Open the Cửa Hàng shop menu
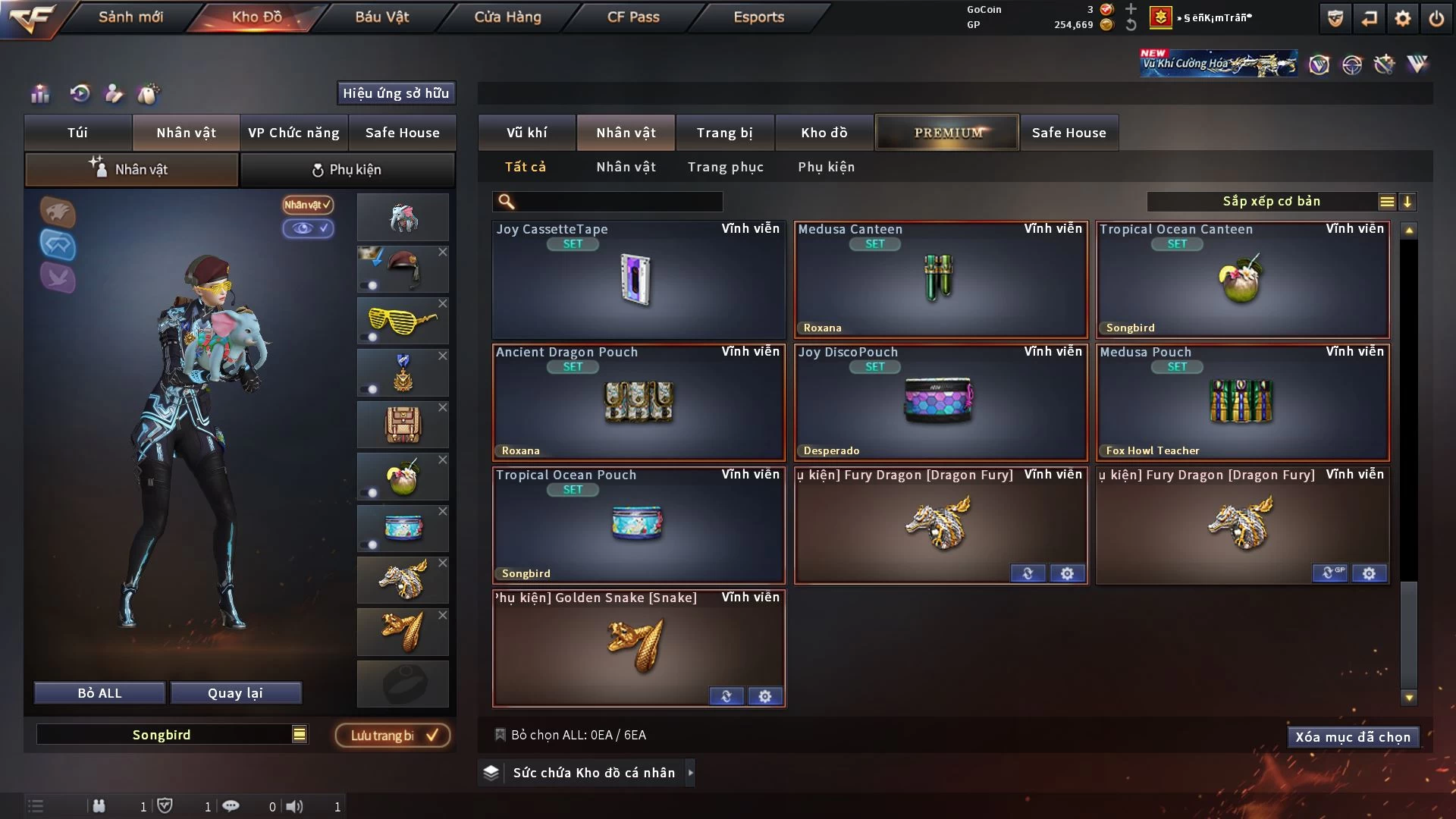Screen dimensions: 1456x819 507,17
